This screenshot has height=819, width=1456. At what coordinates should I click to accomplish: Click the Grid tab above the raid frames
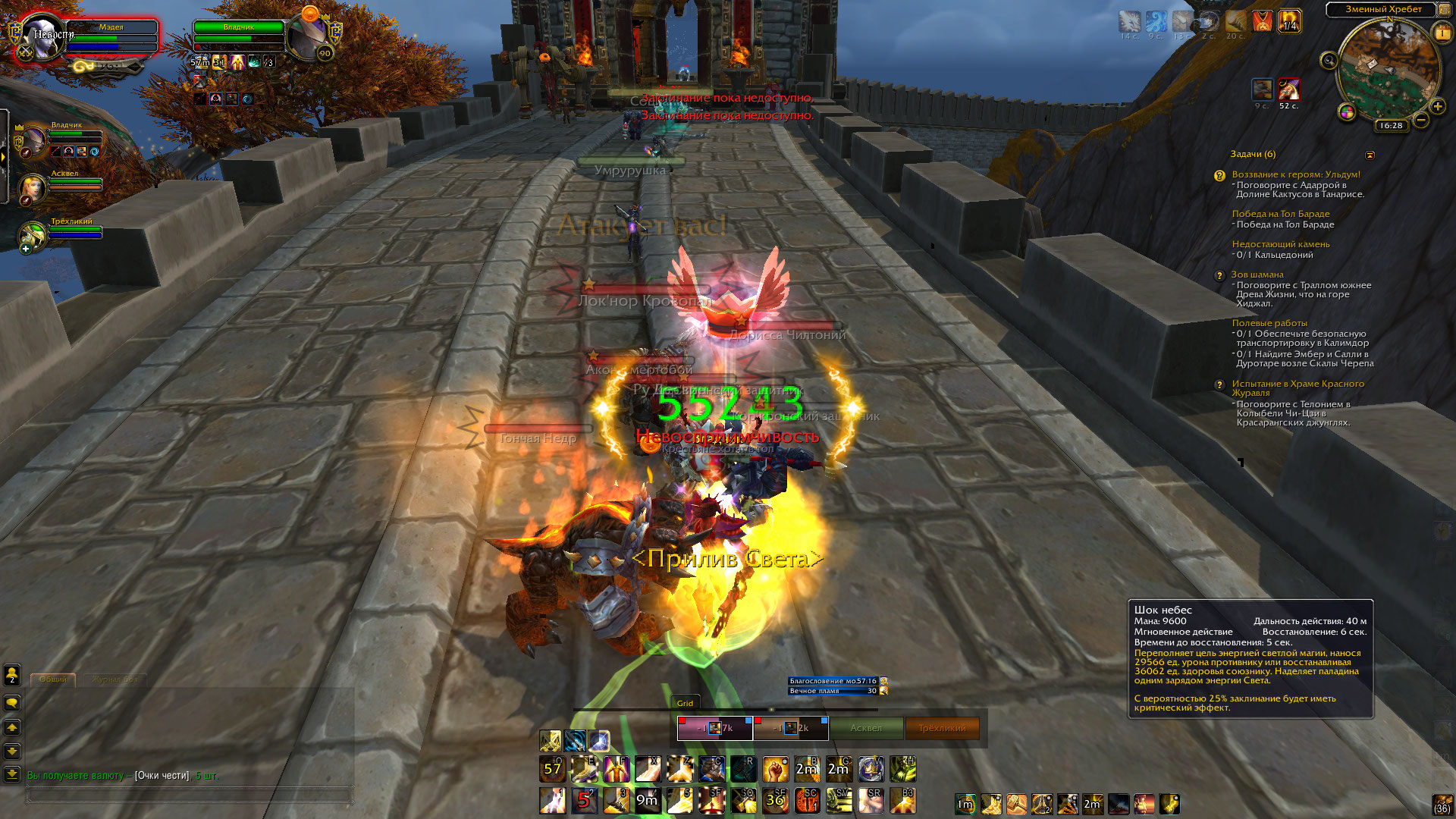point(685,703)
